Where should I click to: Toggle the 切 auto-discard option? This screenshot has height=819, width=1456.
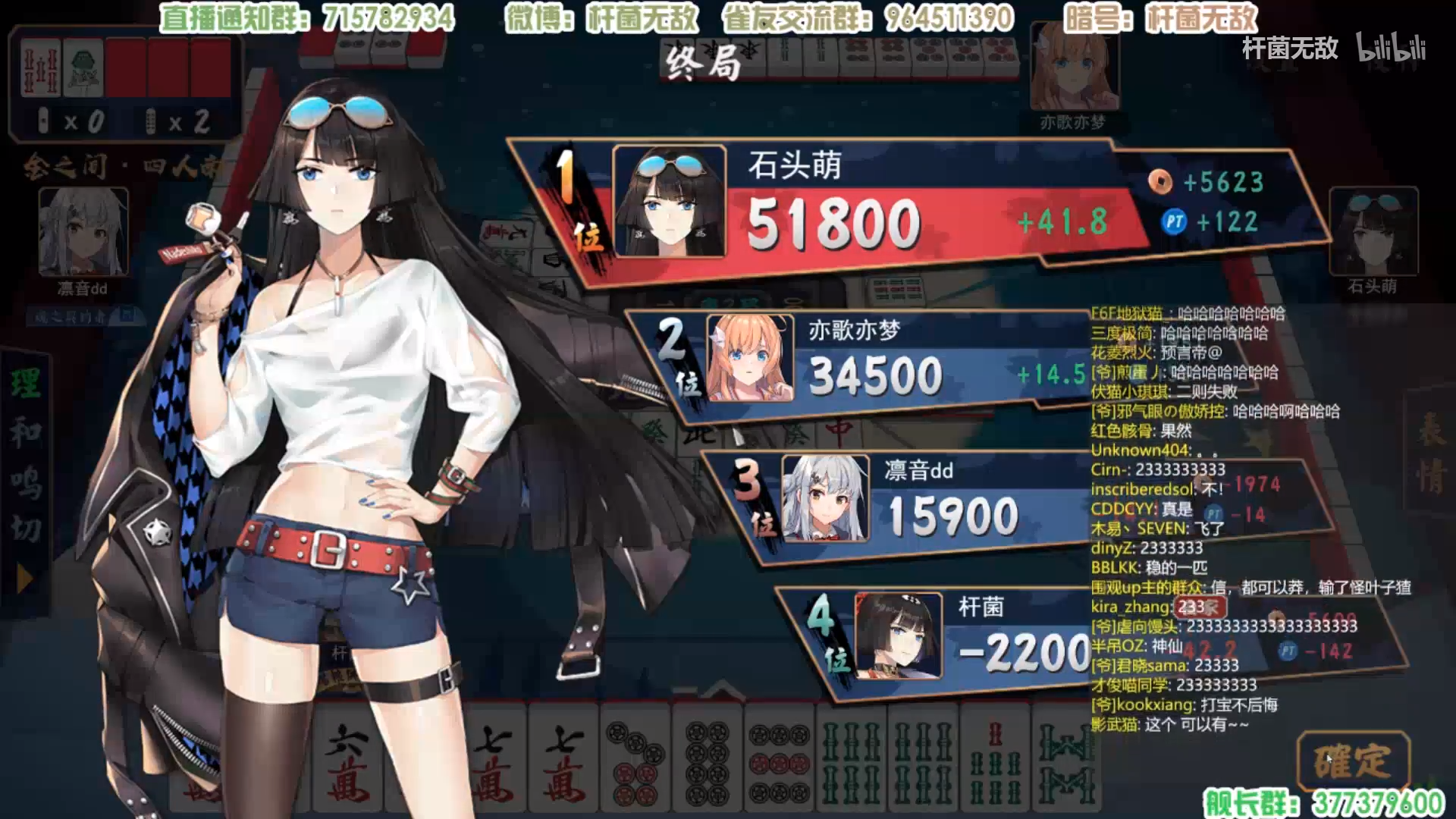click(x=25, y=529)
